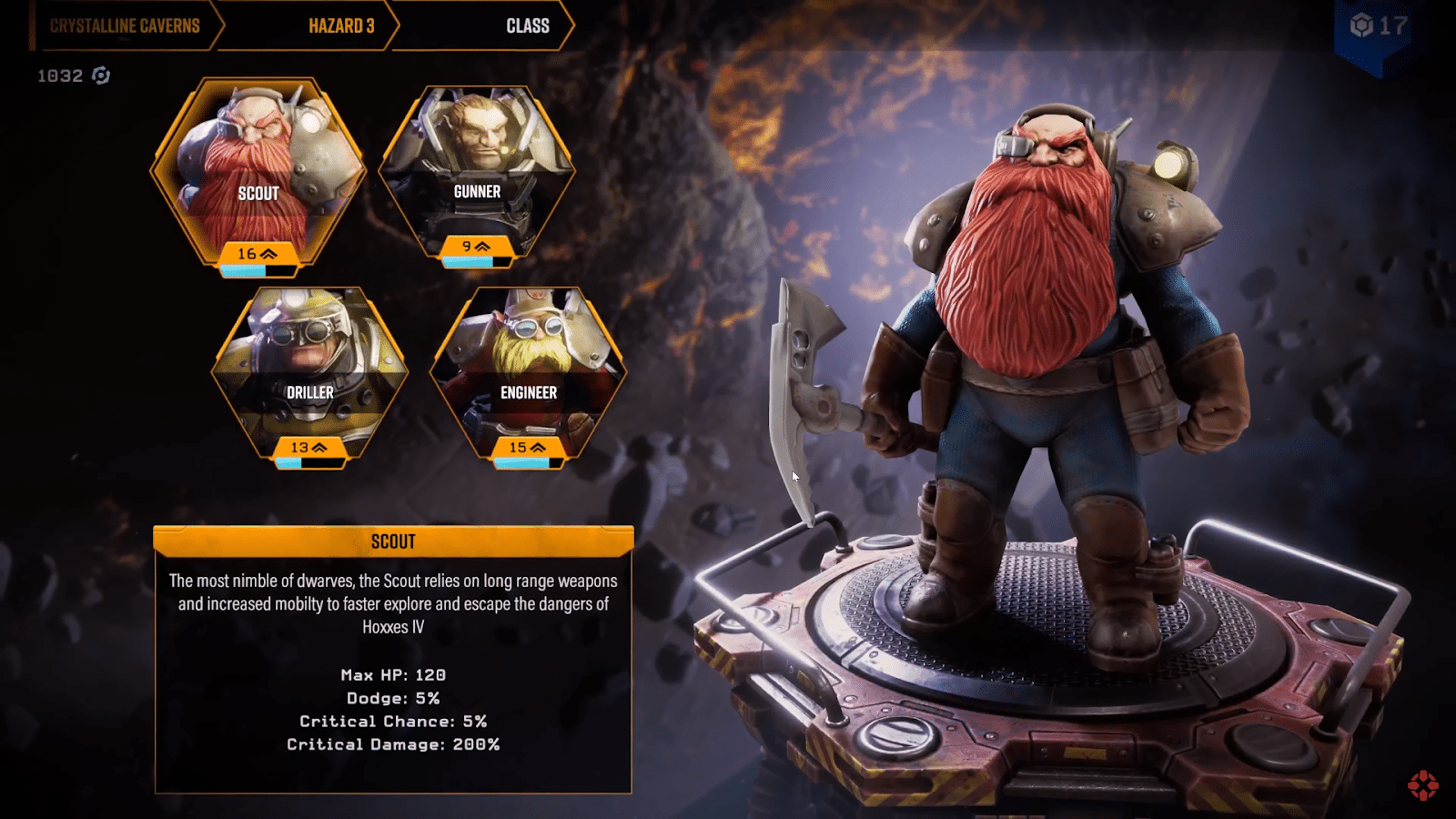Toggle selection of the Driller hexagon
Image resolution: width=1456 pixels, height=819 pixels.
pyautogui.click(x=312, y=364)
